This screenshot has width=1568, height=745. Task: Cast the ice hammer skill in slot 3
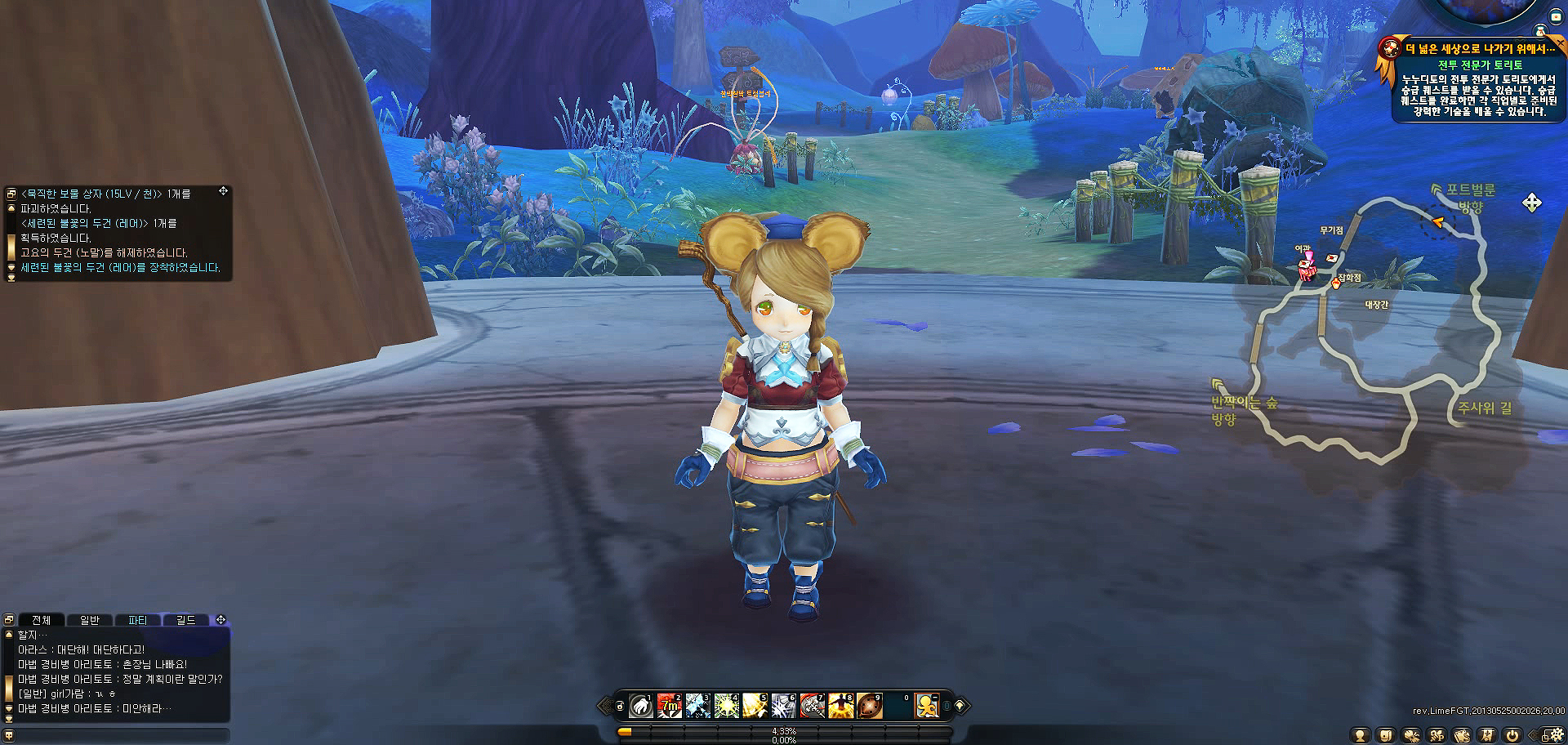(698, 706)
